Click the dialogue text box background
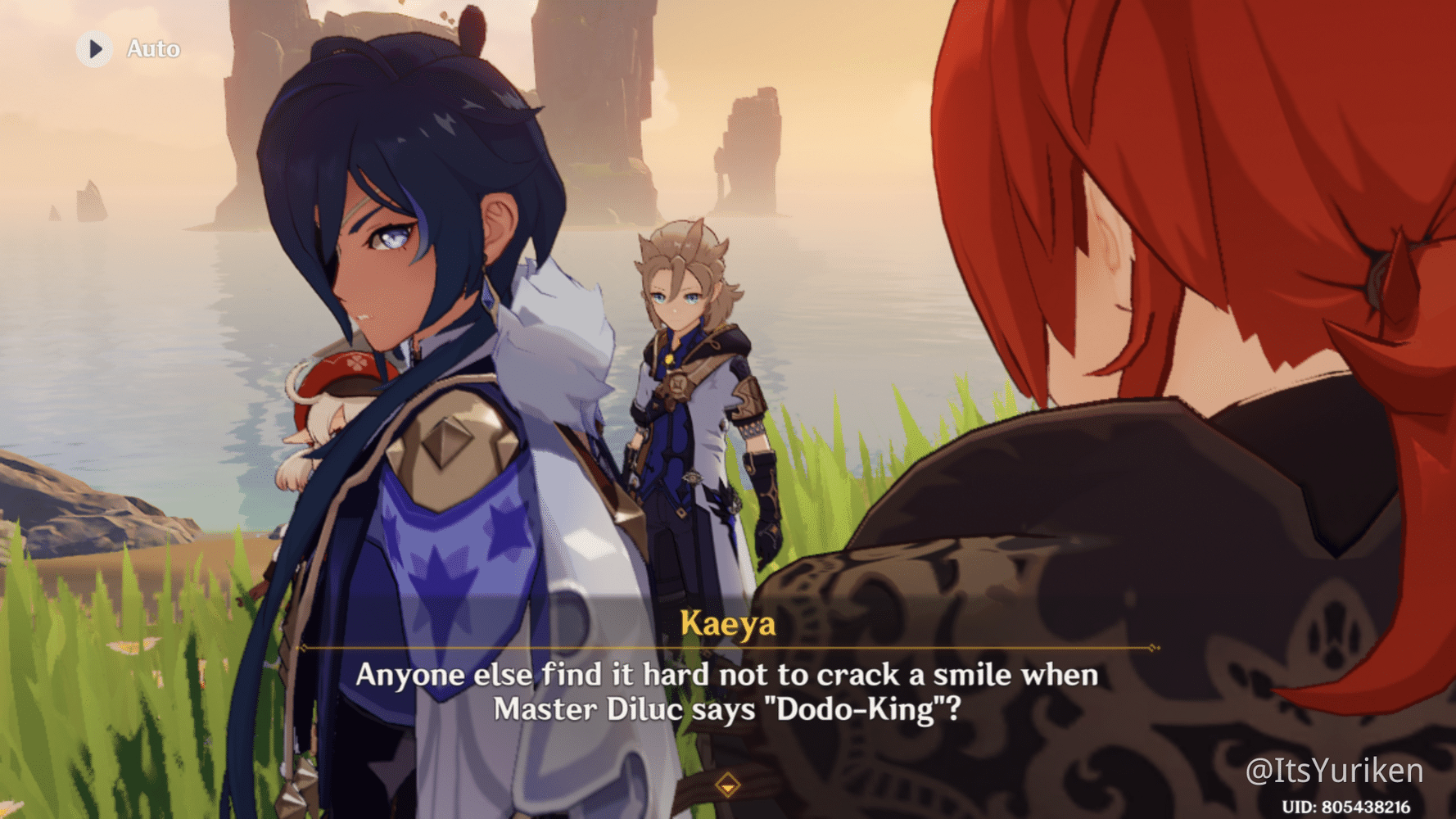 click(x=727, y=692)
